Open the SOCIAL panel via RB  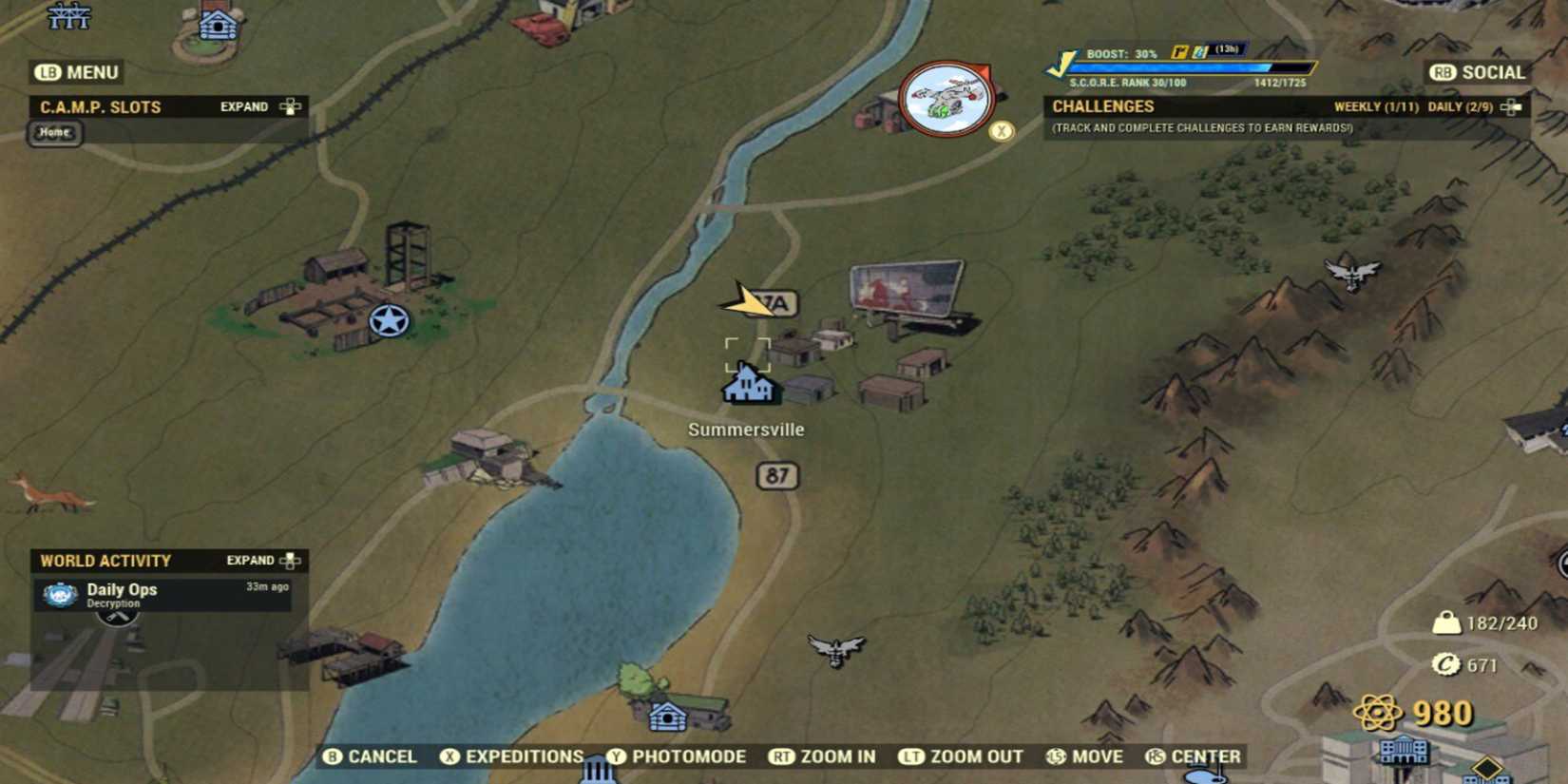[1478, 72]
